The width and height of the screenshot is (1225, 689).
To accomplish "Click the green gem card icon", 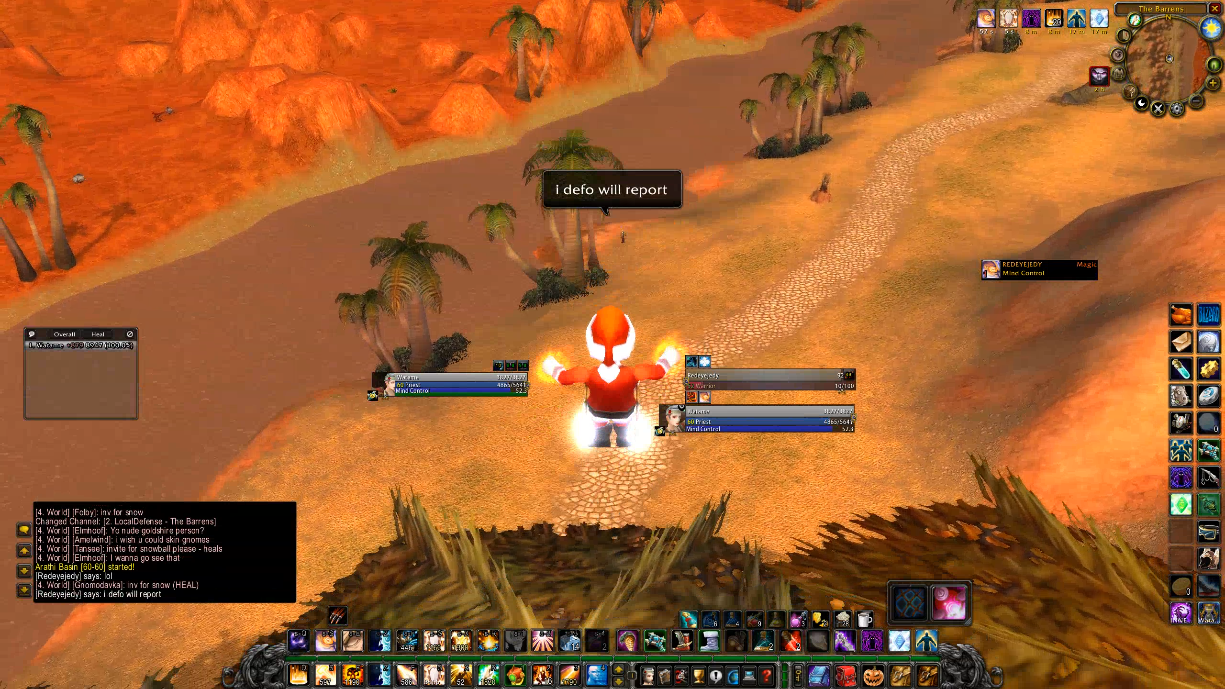I will click(x=1181, y=503).
